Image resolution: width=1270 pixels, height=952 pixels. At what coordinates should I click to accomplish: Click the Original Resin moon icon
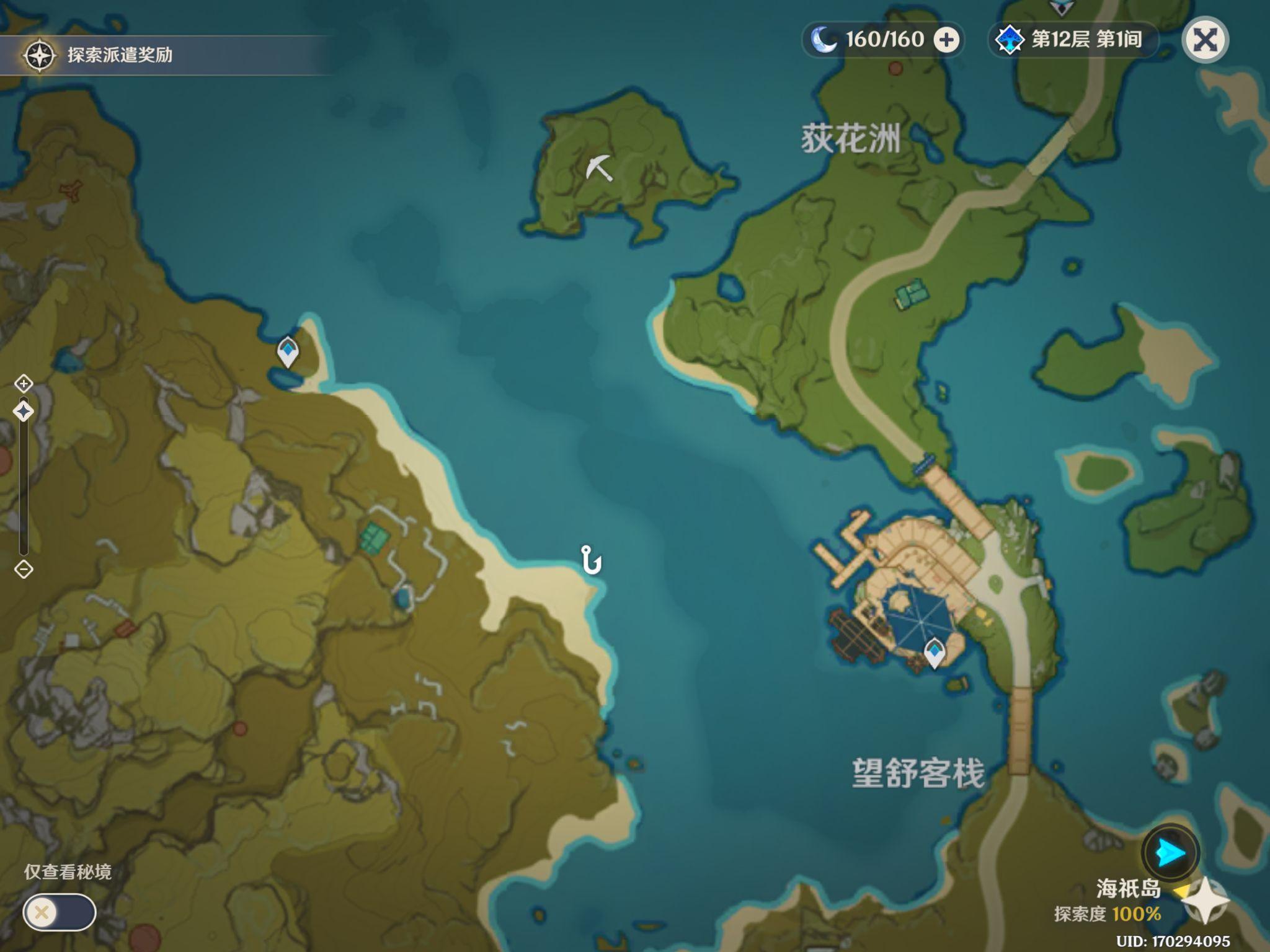(x=822, y=38)
